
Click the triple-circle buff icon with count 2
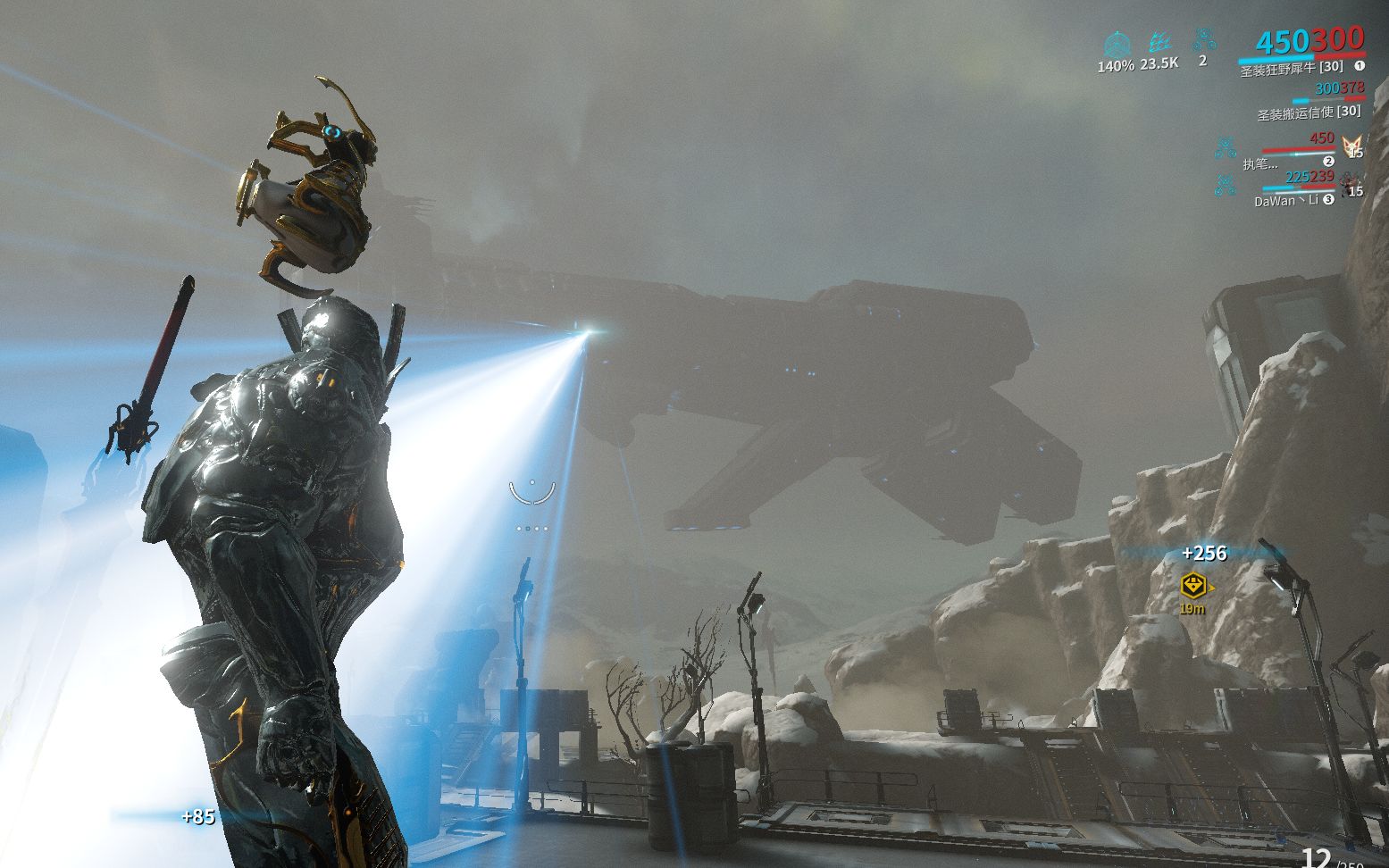tap(1204, 39)
